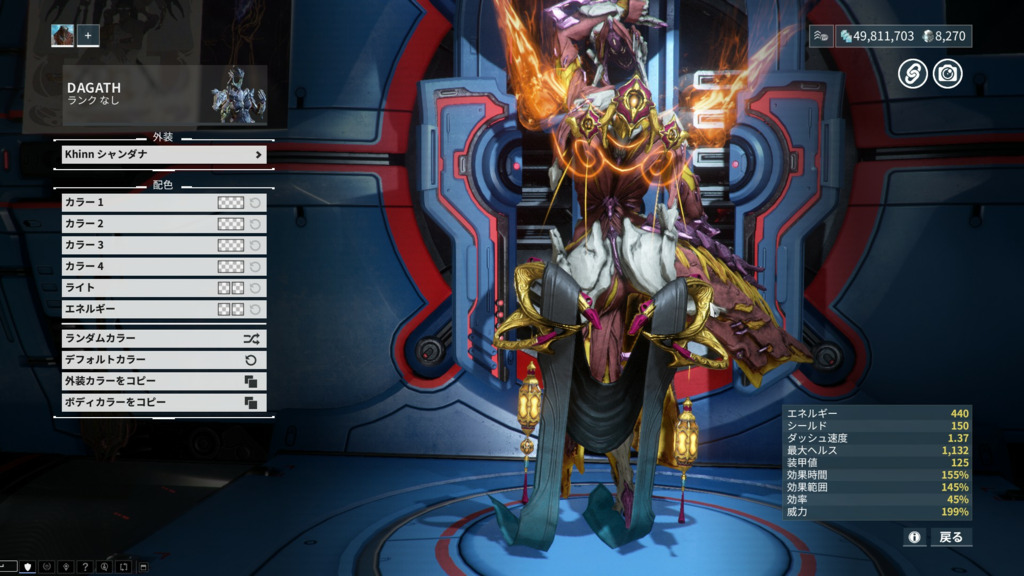Image resolution: width=1024 pixels, height=576 pixels.
Task: Copy body colours with ボディカラーをコピー
Action: pos(164,402)
